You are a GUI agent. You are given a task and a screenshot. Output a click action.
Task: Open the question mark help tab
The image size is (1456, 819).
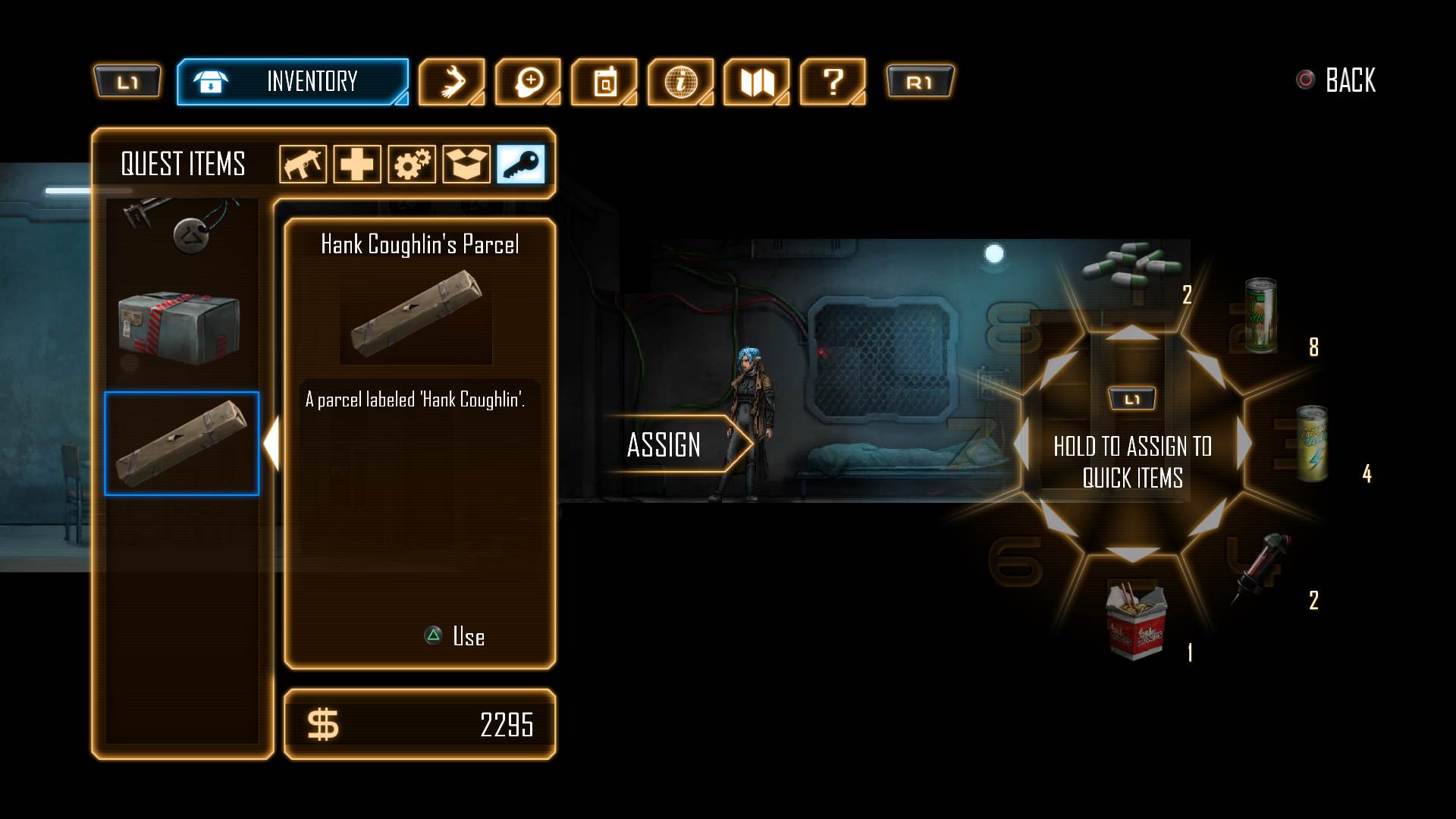[833, 81]
